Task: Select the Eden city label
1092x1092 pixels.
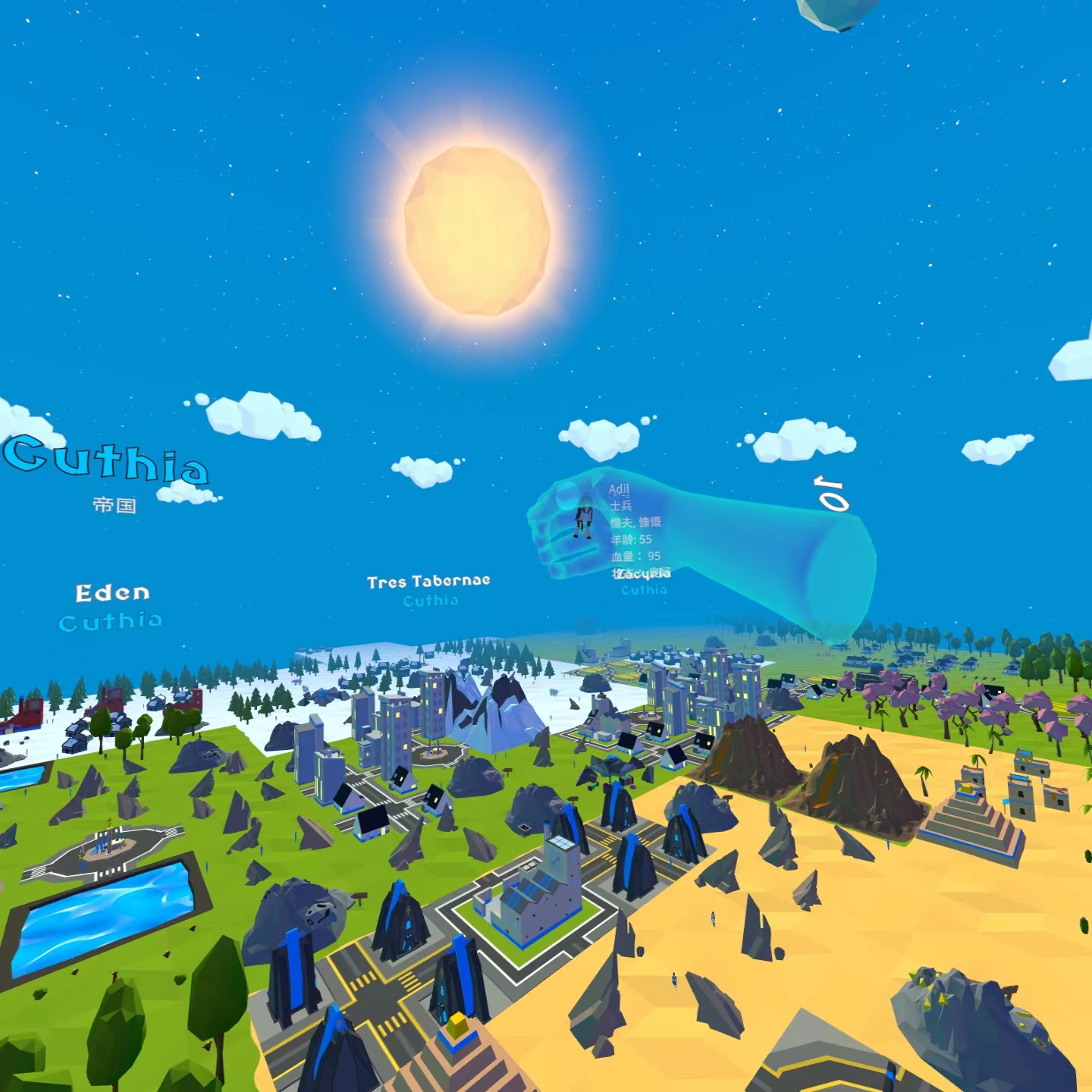Action: click(112, 593)
